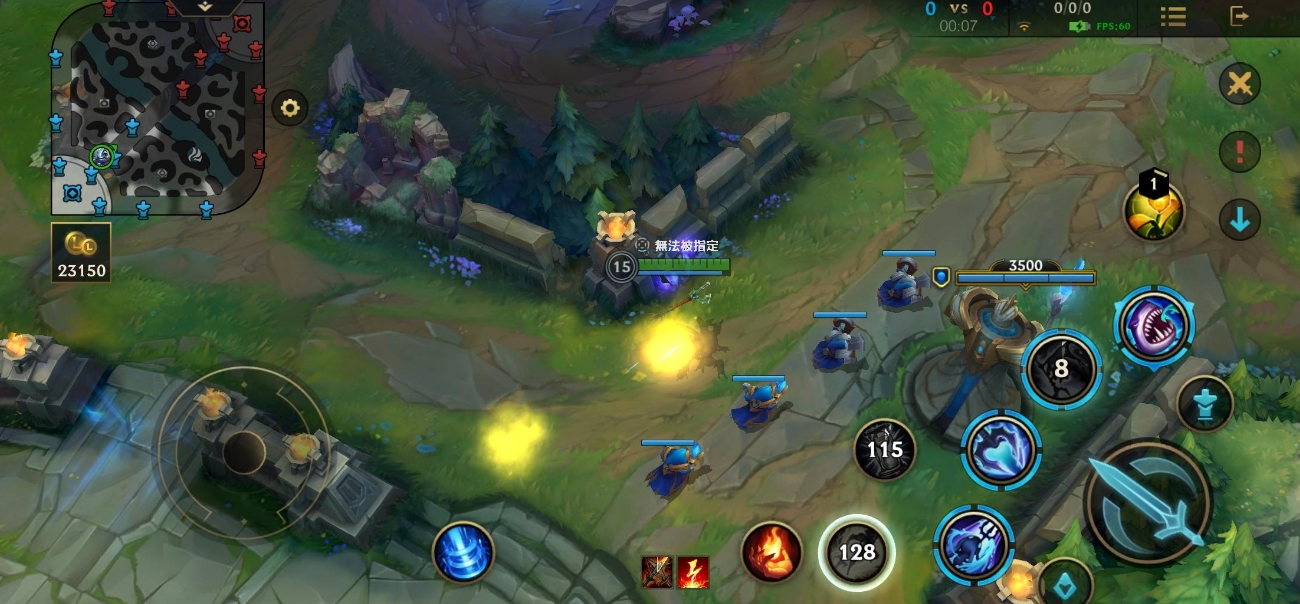This screenshot has height=604, width=1300.
Task: Cast the blue lightning claw ability
Action: [x=1001, y=450]
